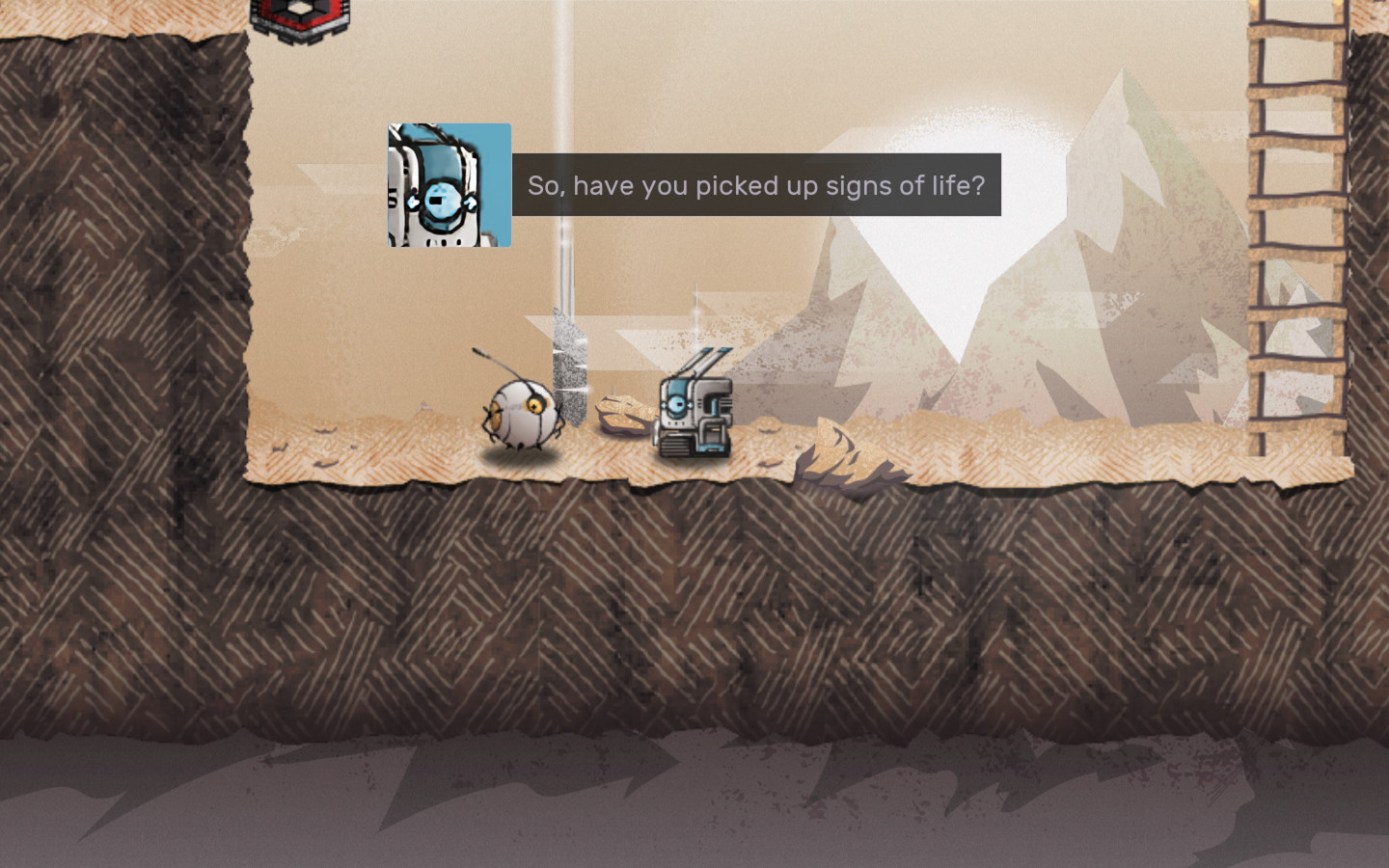
Task: Advance the "signs of life" dialogue box
Action: [x=755, y=185]
